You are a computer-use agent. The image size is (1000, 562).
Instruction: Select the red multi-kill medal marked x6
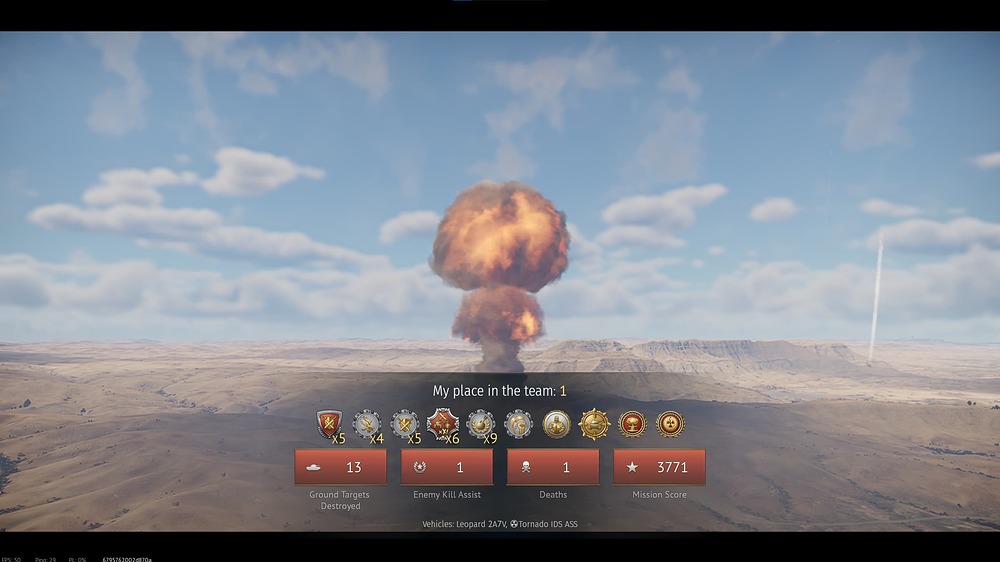(x=442, y=424)
